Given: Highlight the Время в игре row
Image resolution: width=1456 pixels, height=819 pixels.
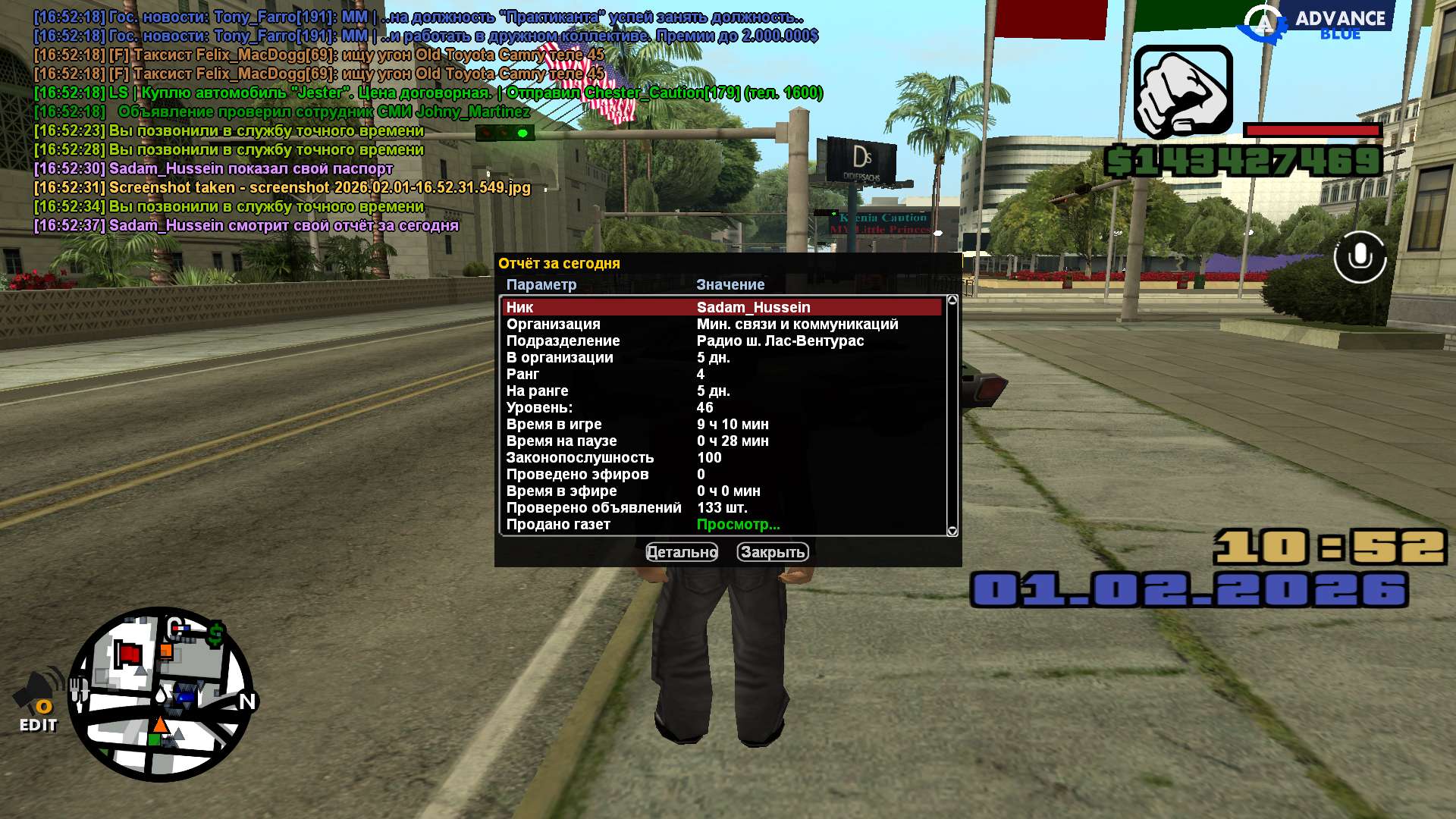Looking at the screenshot, I should [x=720, y=424].
